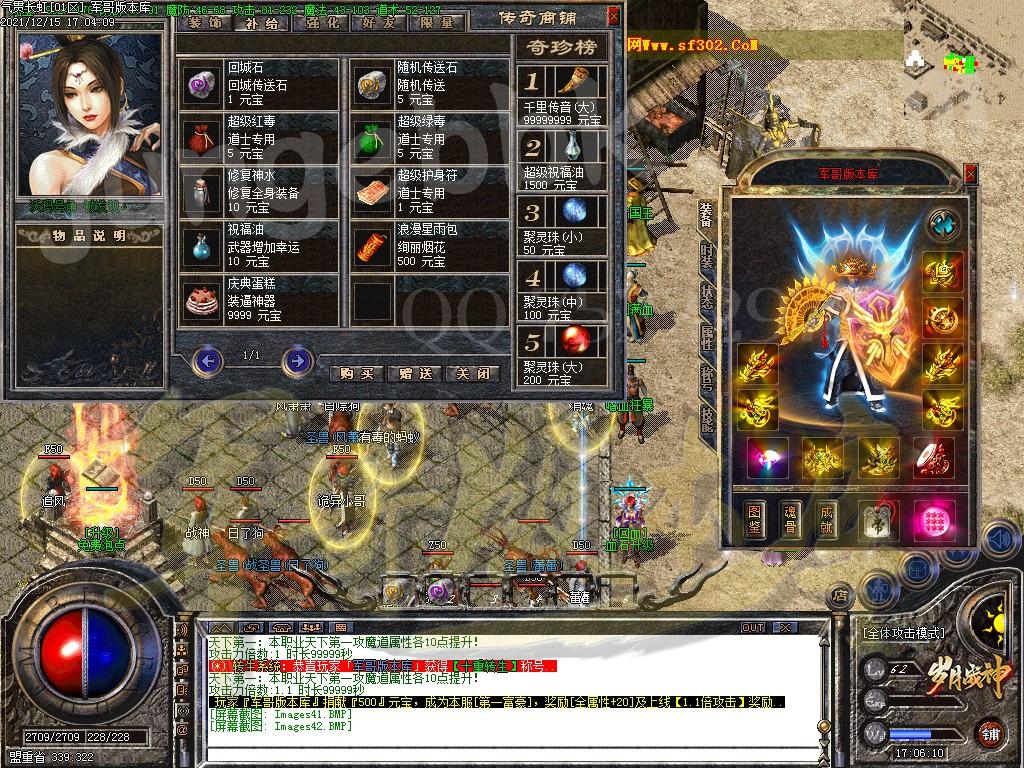The width and height of the screenshot is (1024, 768).
Task: Toggle the sound speaker button
Action: point(997,540)
